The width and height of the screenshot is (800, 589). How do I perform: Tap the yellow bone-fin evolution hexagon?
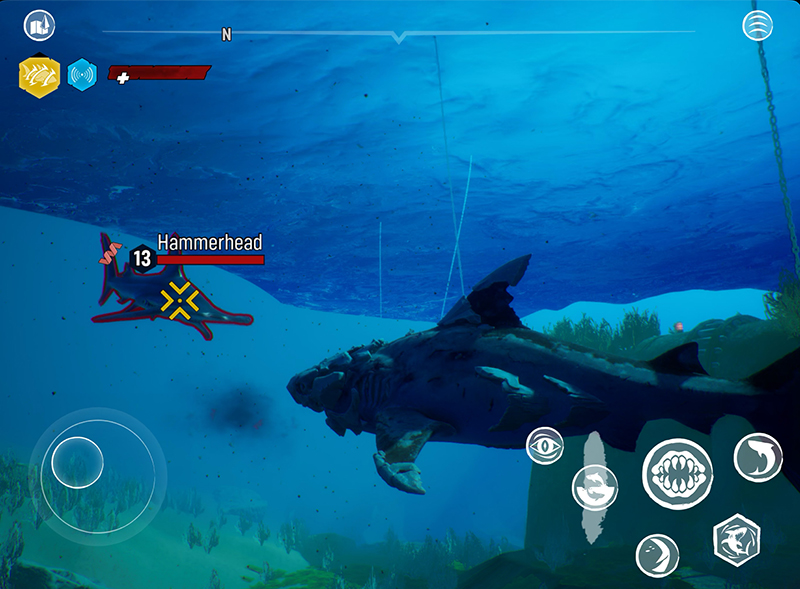40,75
